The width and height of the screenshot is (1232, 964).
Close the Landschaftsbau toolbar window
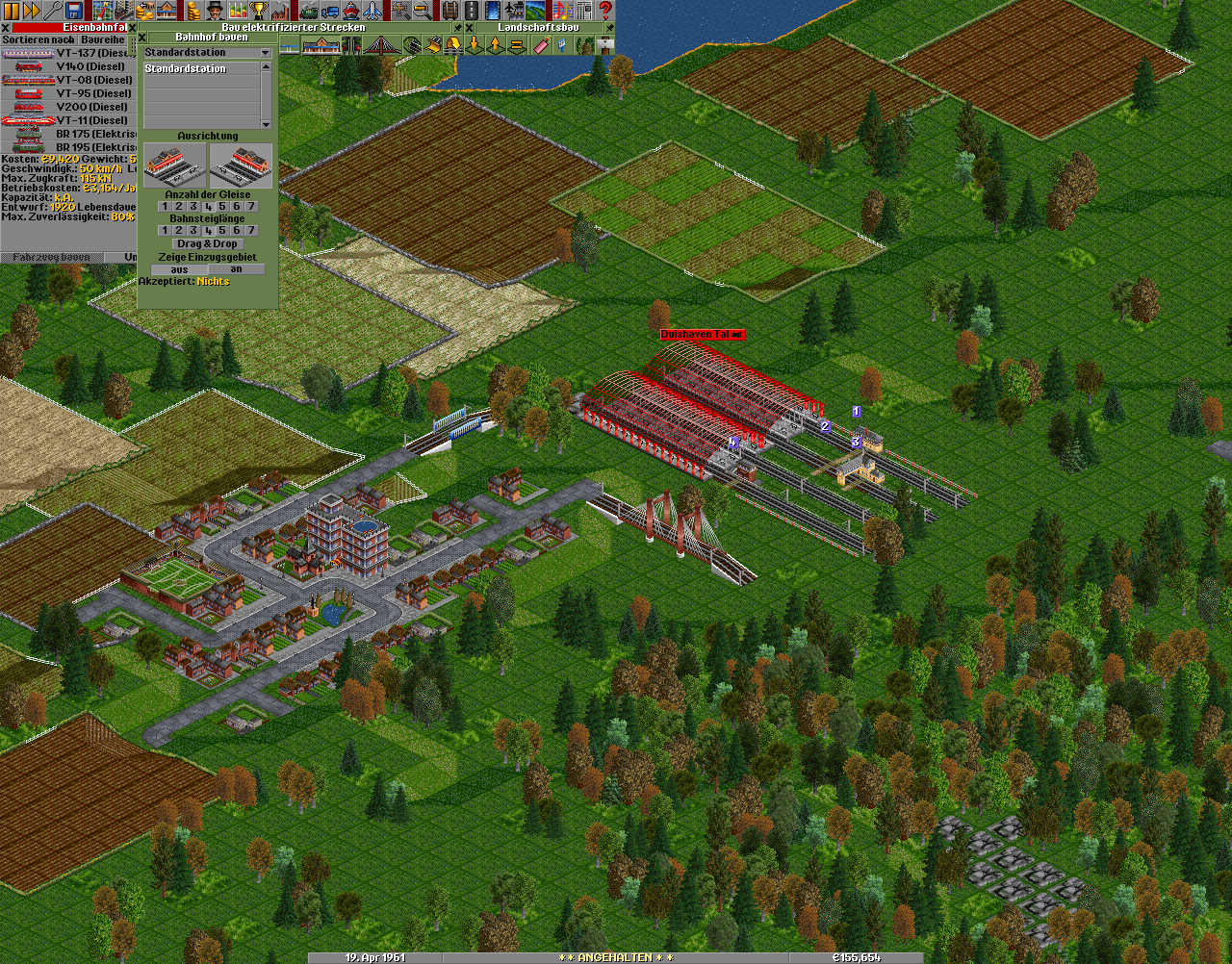point(470,28)
